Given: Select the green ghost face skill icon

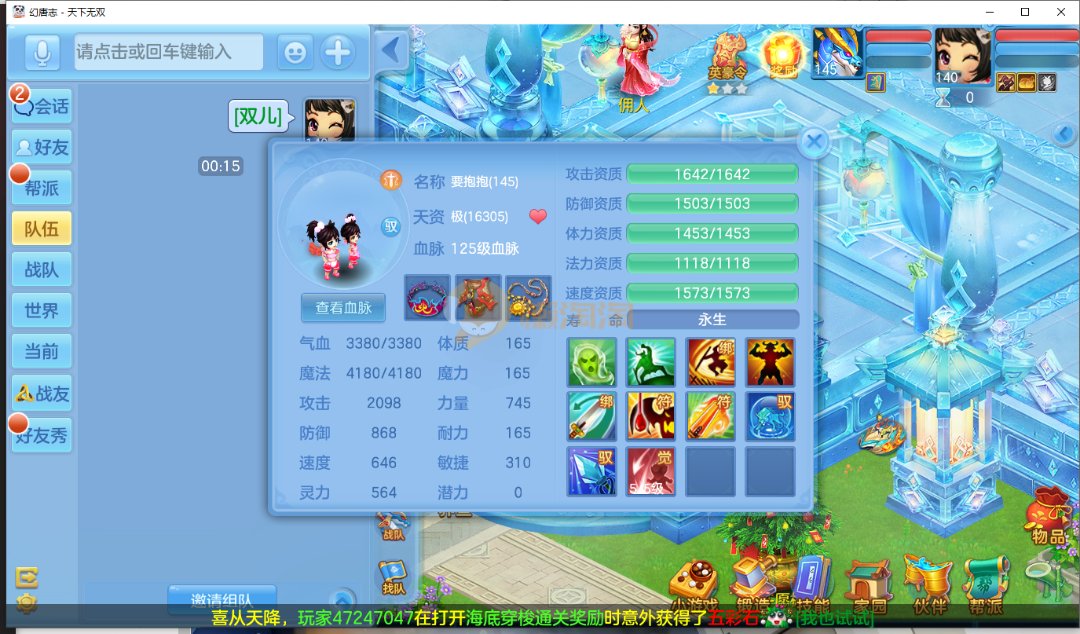Looking at the screenshot, I should tap(591, 362).
